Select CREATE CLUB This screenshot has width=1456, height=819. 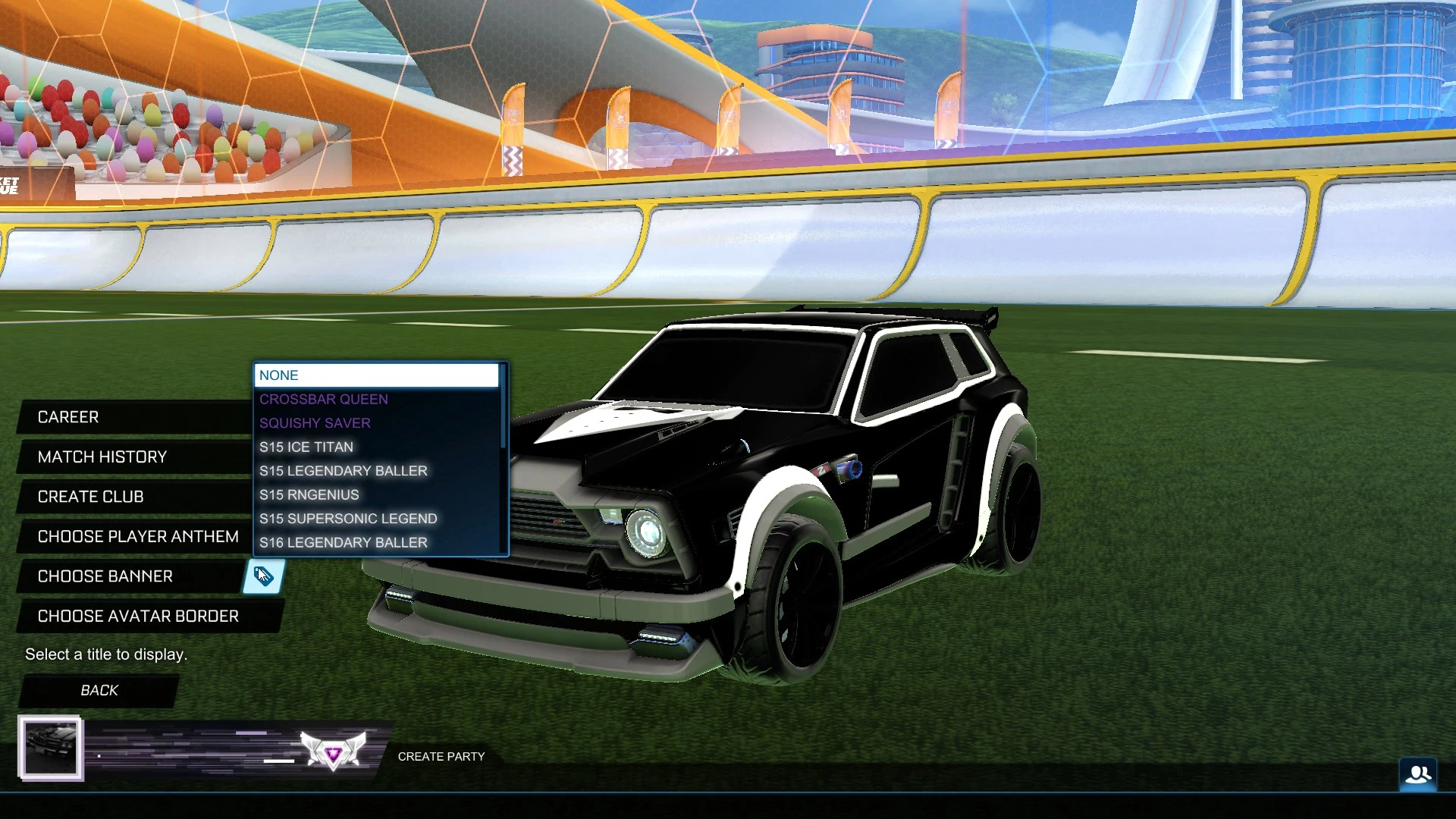point(90,497)
